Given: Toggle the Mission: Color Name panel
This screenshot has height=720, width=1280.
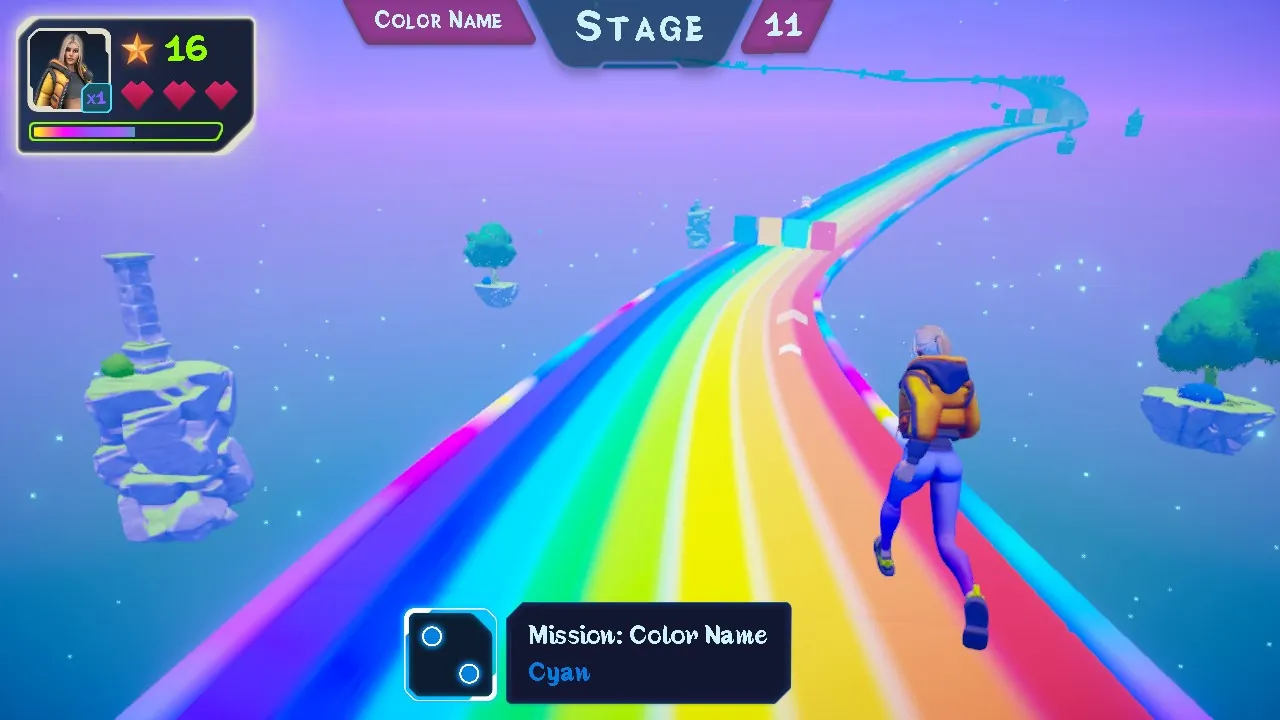Looking at the screenshot, I should click(x=648, y=653).
